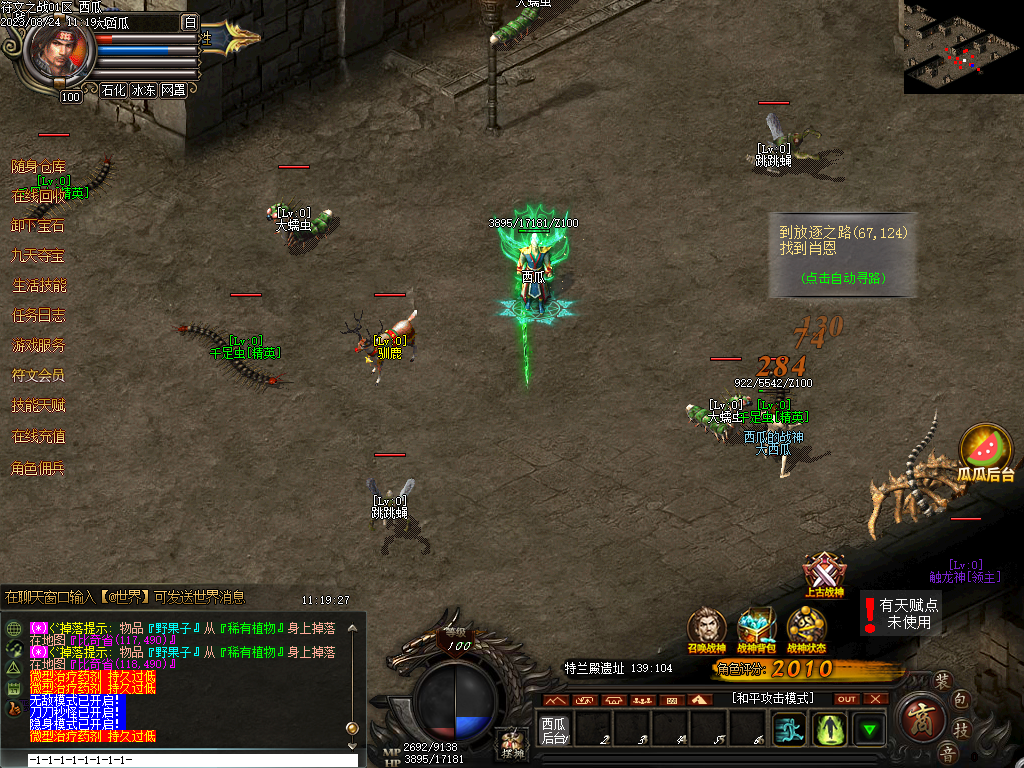The height and width of the screenshot is (768, 1024).
Task: Click the auto-pathfinding quest tracker box
Action: click(842, 254)
